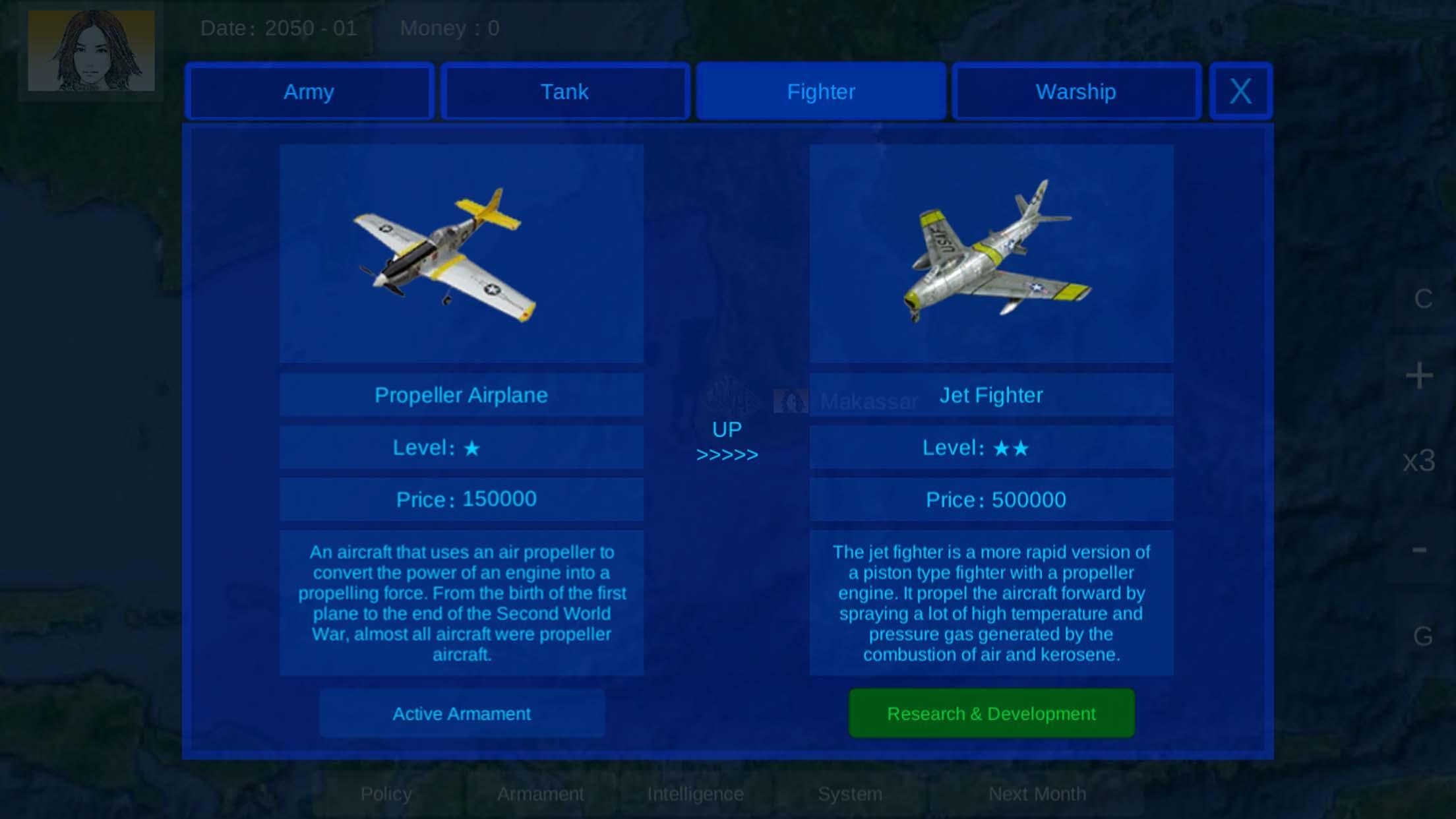Viewport: 1456px width, 819px height.
Task: Choose the Jet Fighter picture
Action: pyautogui.click(x=991, y=253)
